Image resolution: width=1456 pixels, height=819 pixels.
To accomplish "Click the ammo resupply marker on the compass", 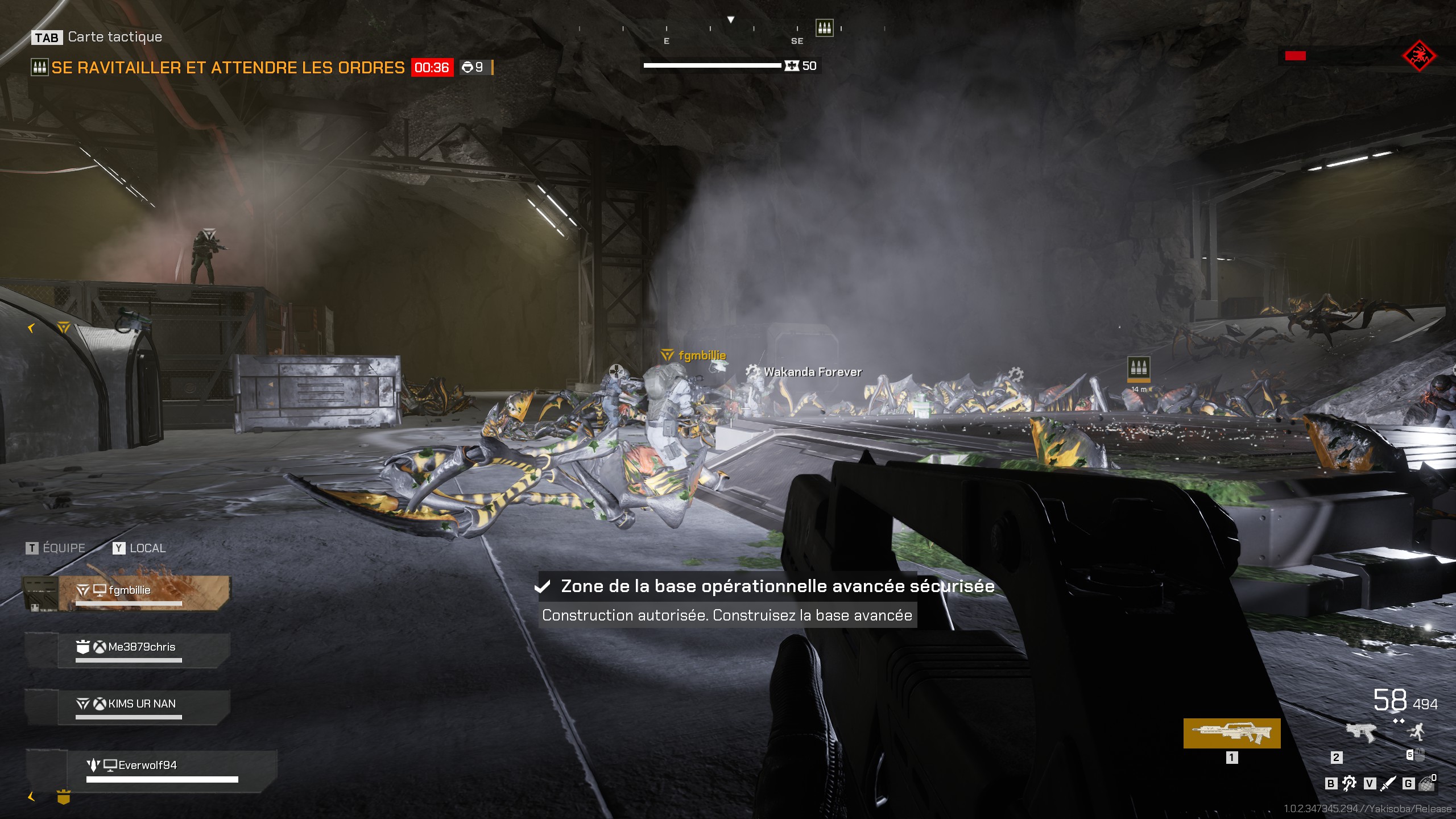I will [824, 27].
